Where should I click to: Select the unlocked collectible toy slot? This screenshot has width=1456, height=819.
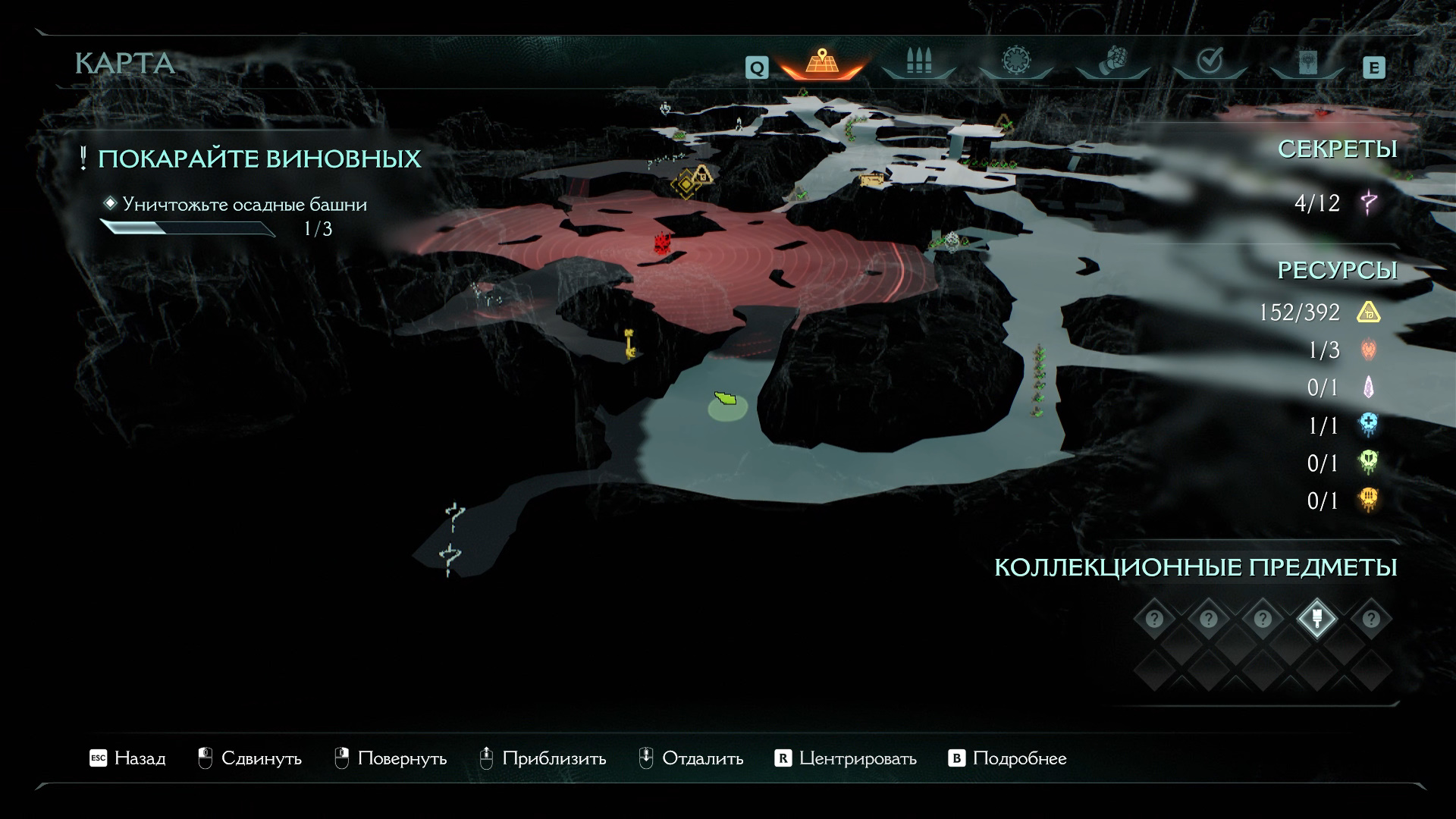tap(1316, 619)
